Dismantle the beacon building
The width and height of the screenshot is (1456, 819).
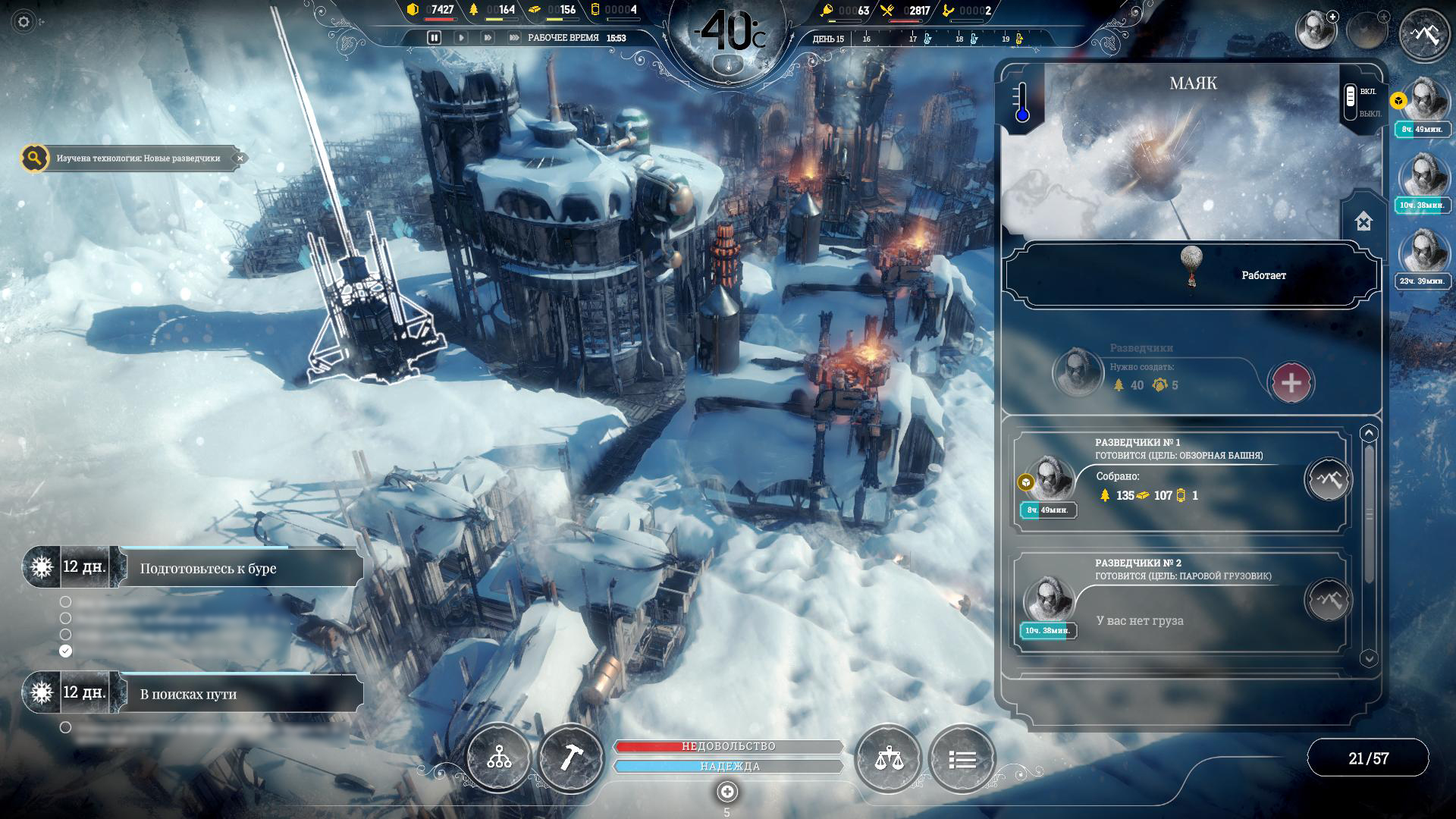tap(1363, 222)
